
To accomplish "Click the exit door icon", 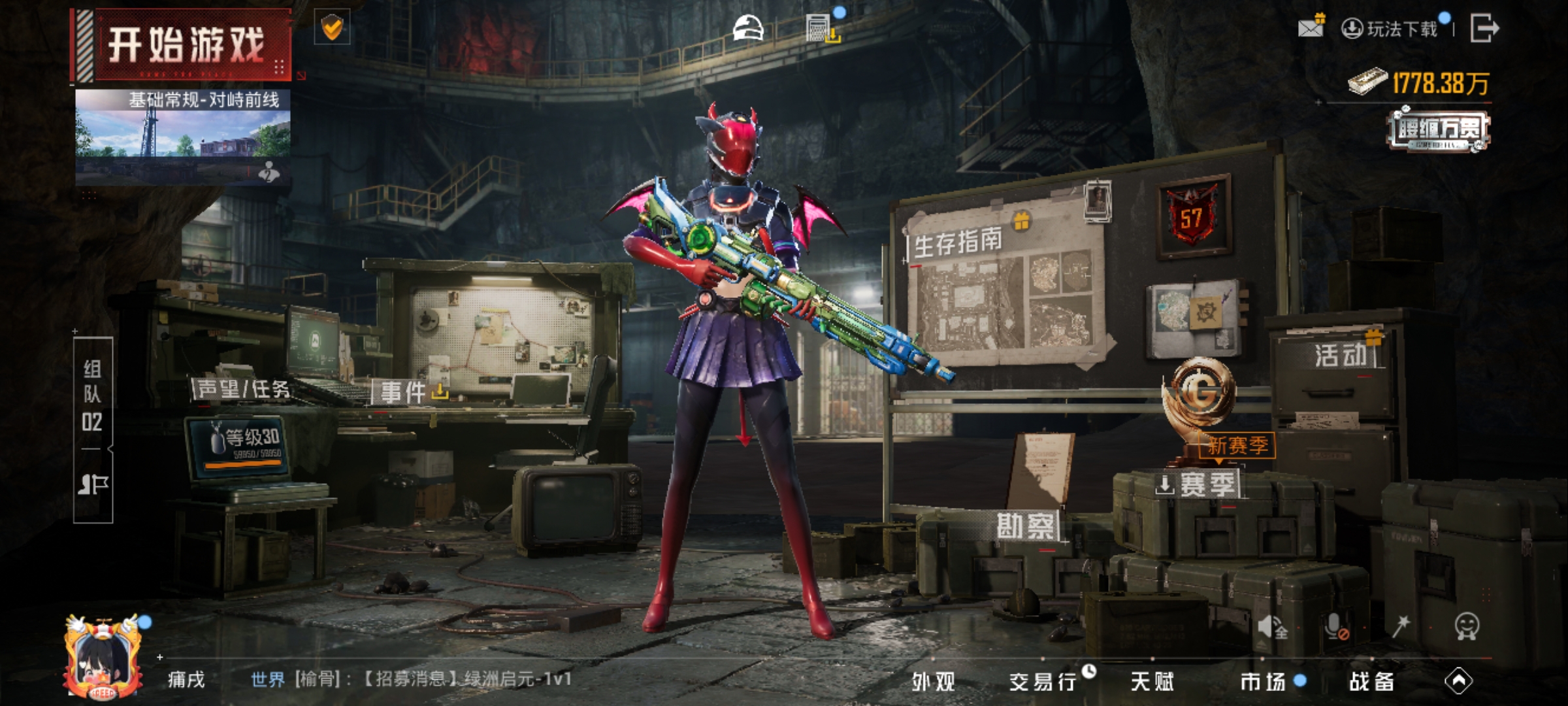I will [1484, 28].
